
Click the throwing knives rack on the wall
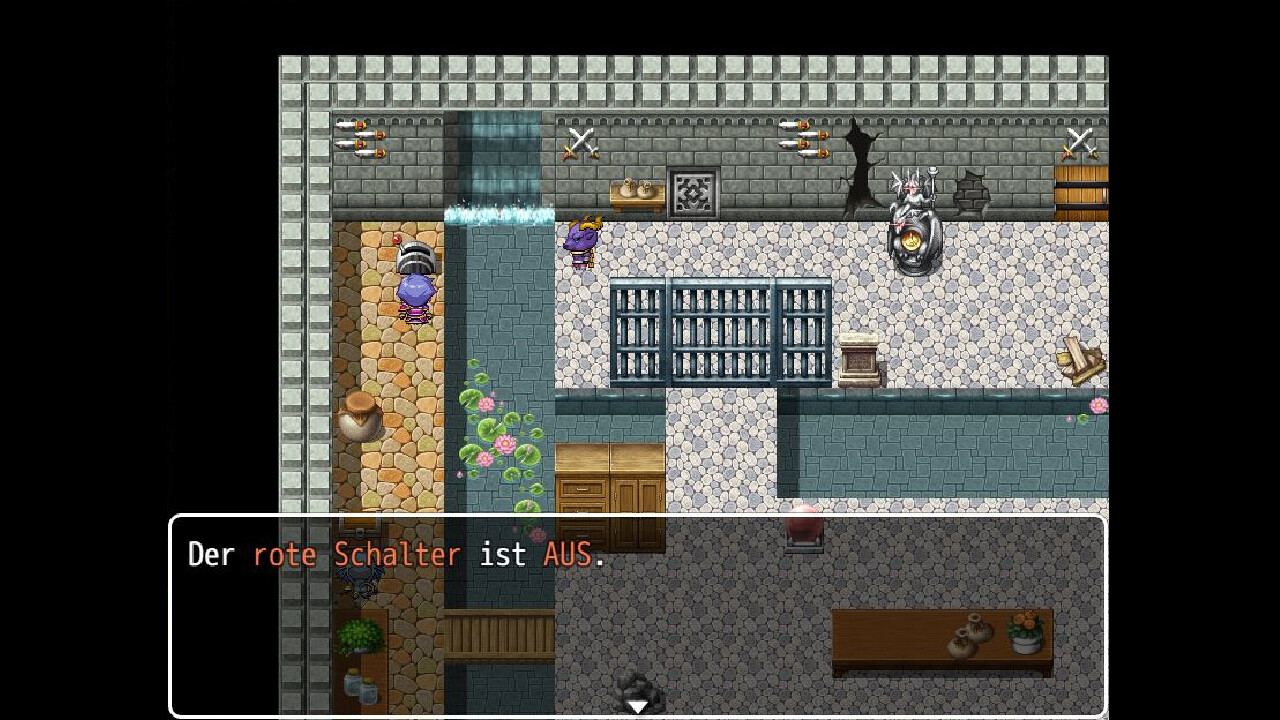360,140
